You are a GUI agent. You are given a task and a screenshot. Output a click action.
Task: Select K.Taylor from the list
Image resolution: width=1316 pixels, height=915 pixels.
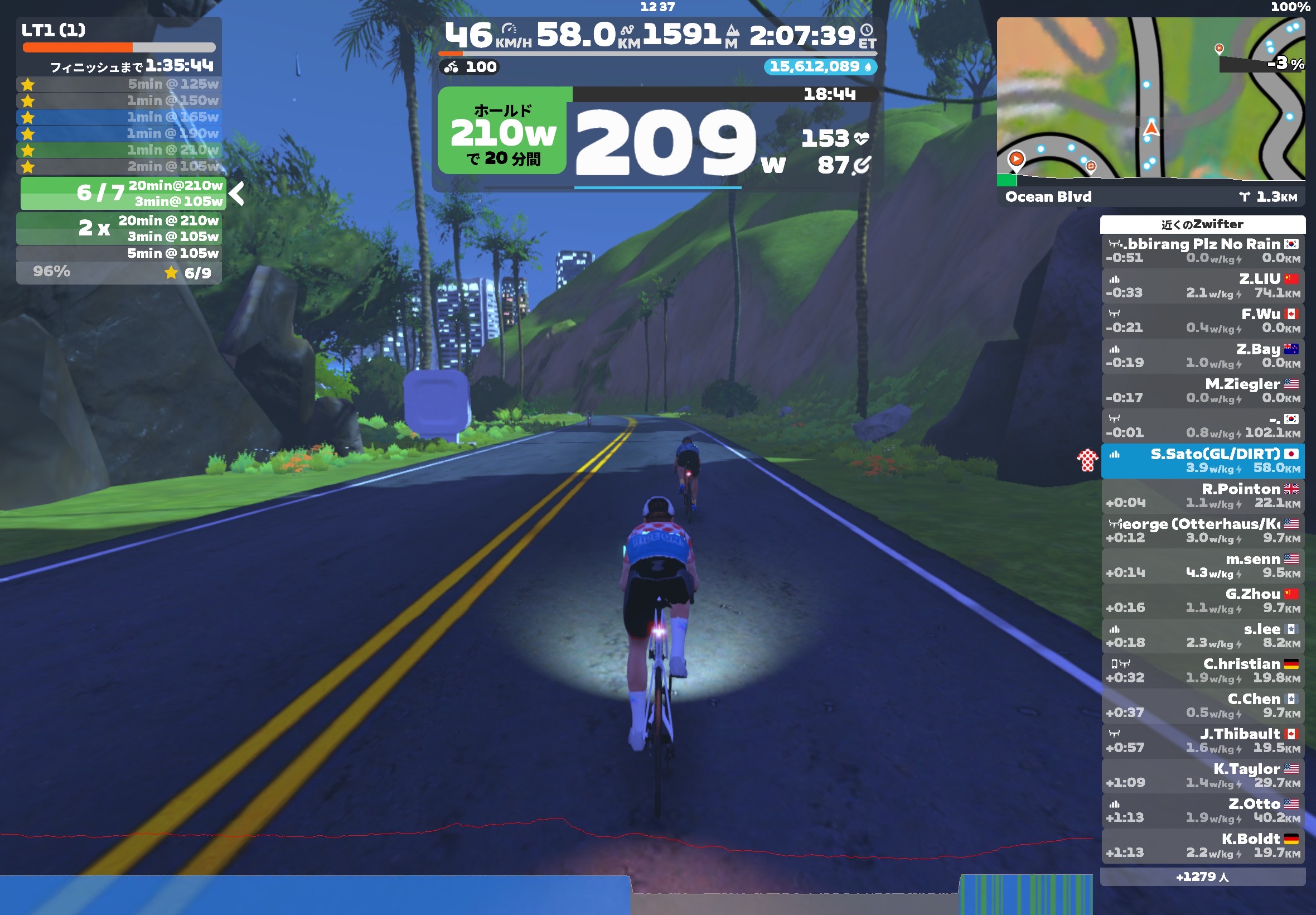1203,775
